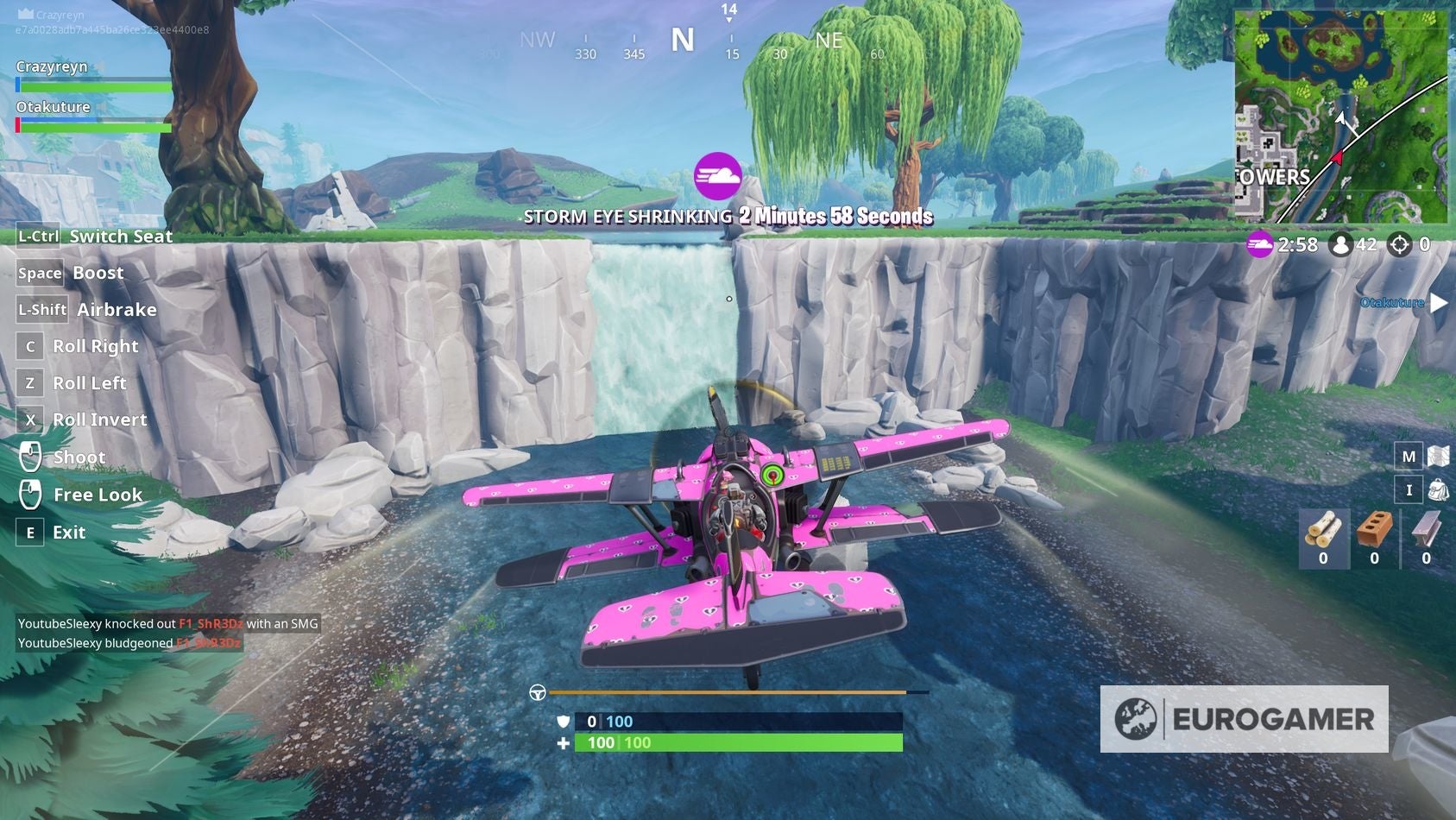Click the purple storm timer icon
This screenshot has height=820, width=1456.
(x=1260, y=244)
